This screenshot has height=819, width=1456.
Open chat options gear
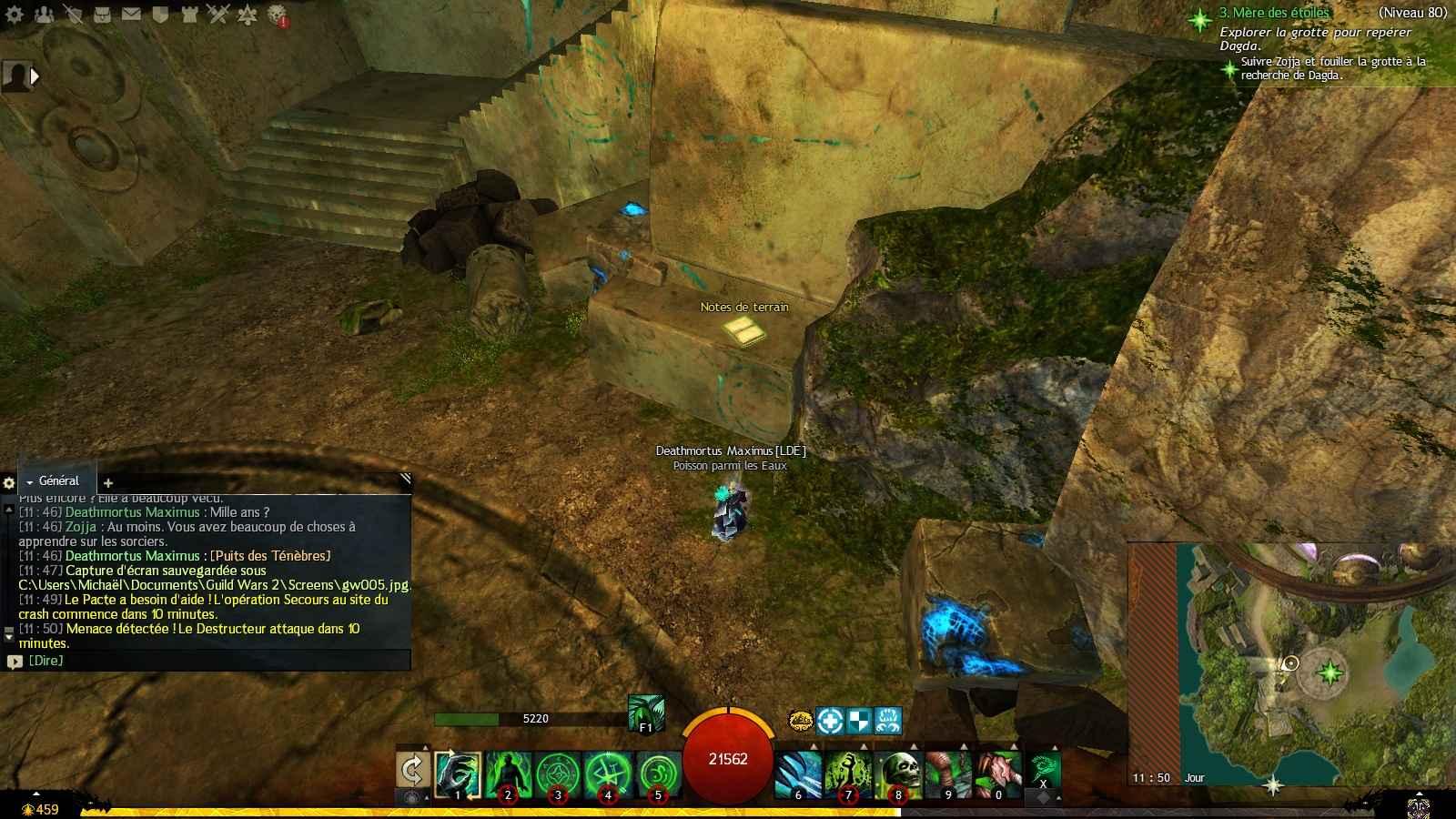click(9, 483)
